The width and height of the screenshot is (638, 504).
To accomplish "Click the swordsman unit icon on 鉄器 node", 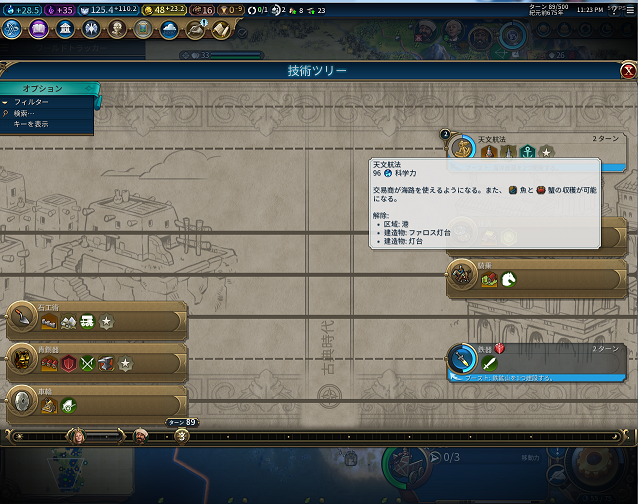I will 490,363.
